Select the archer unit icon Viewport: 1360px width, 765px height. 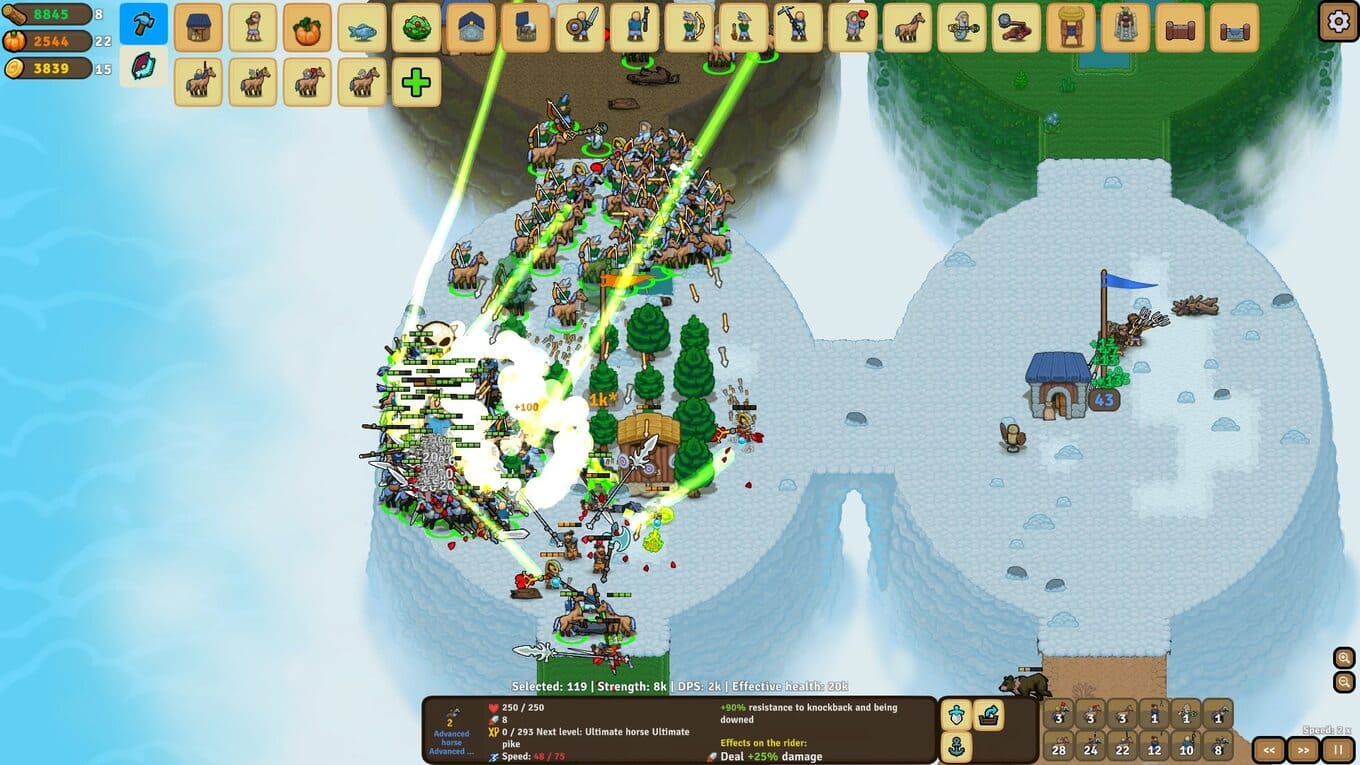(x=689, y=28)
